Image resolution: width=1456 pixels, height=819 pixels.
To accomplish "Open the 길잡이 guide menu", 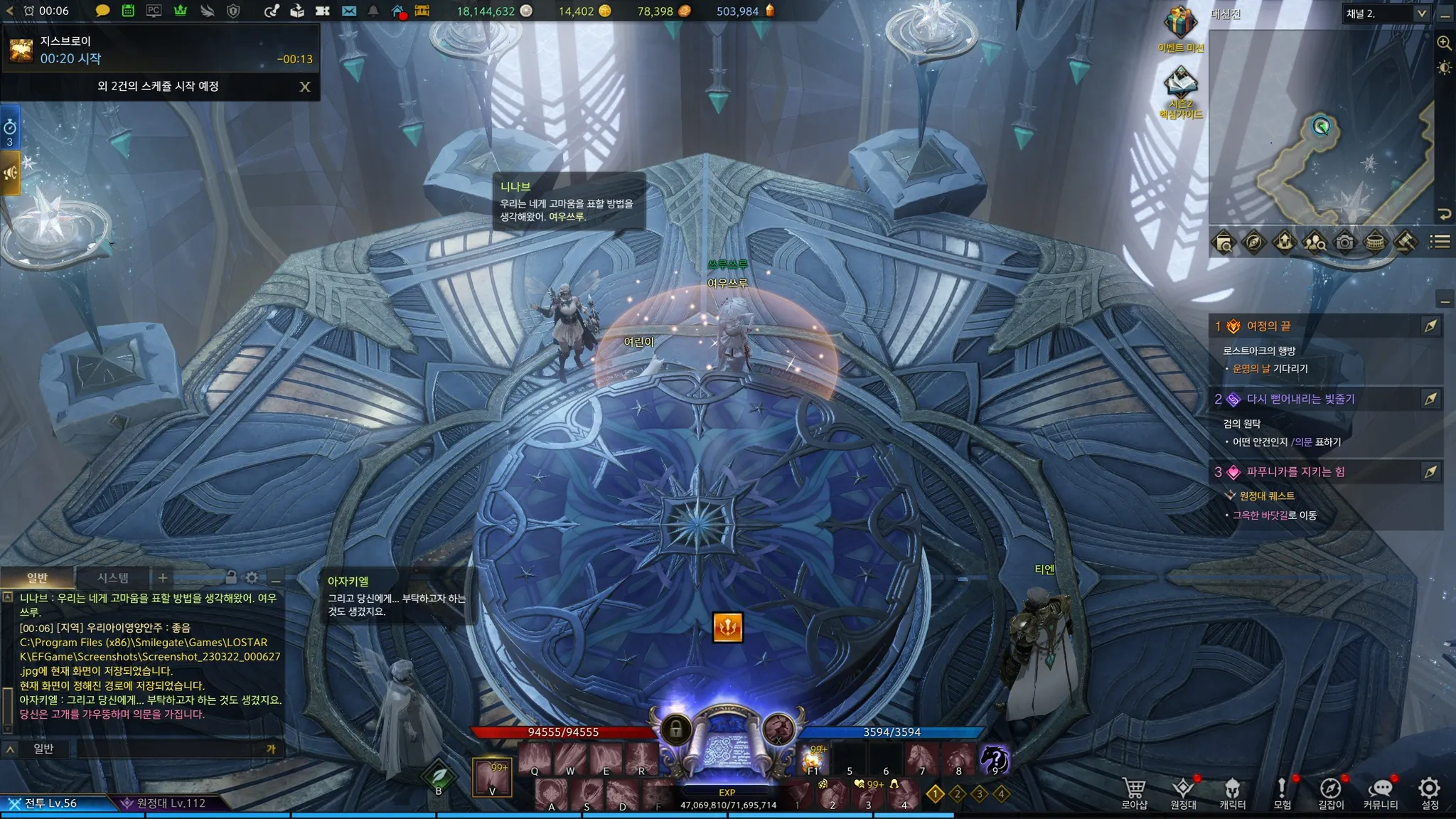I will click(1331, 793).
